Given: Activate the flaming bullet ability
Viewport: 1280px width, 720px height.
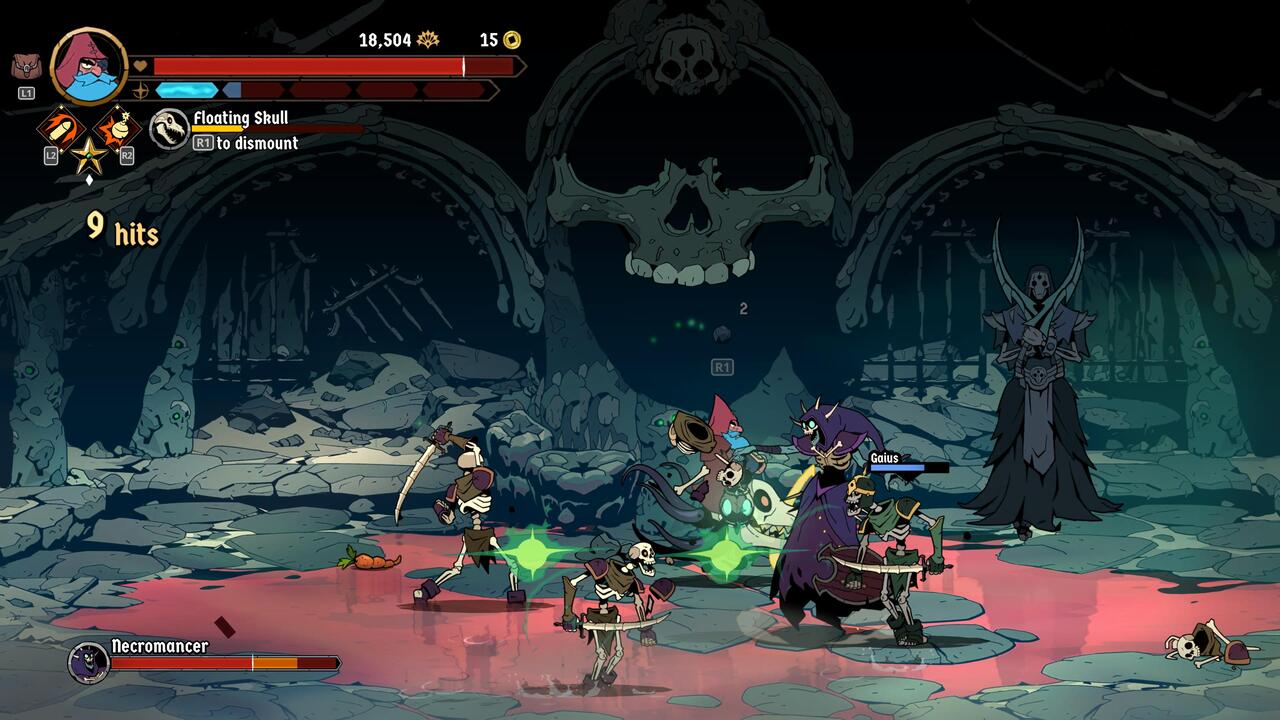Looking at the screenshot, I should (60, 128).
